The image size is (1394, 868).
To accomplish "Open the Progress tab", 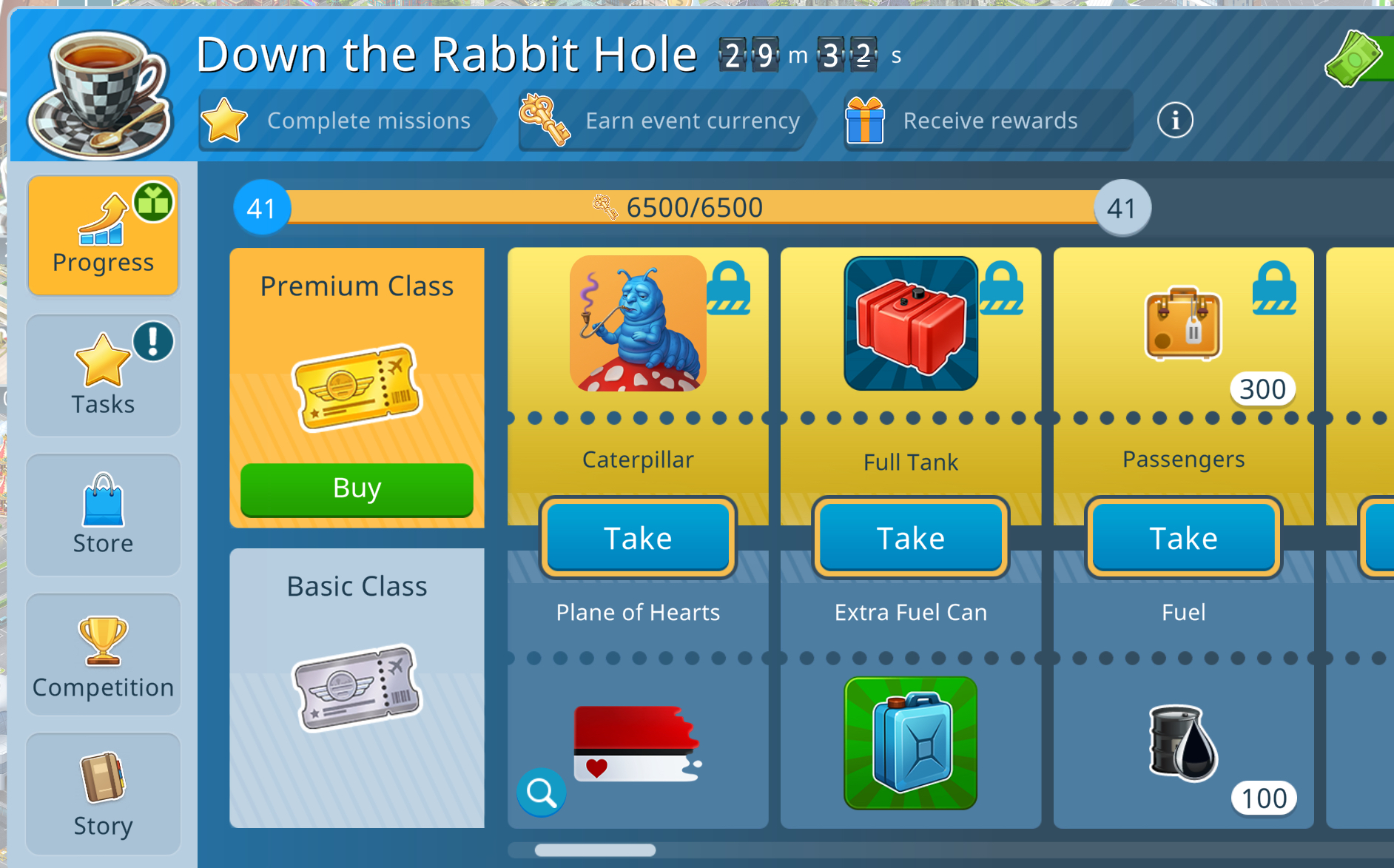I will (x=103, y=235).
